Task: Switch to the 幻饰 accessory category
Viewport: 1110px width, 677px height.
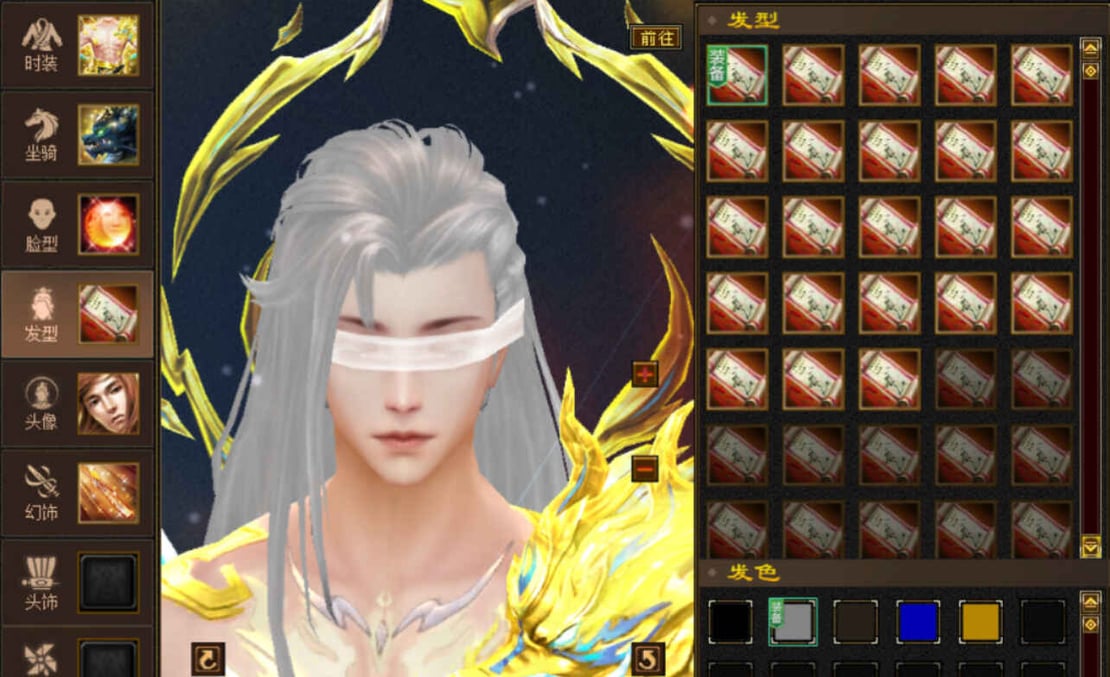Action: click(x=77, y=493)
